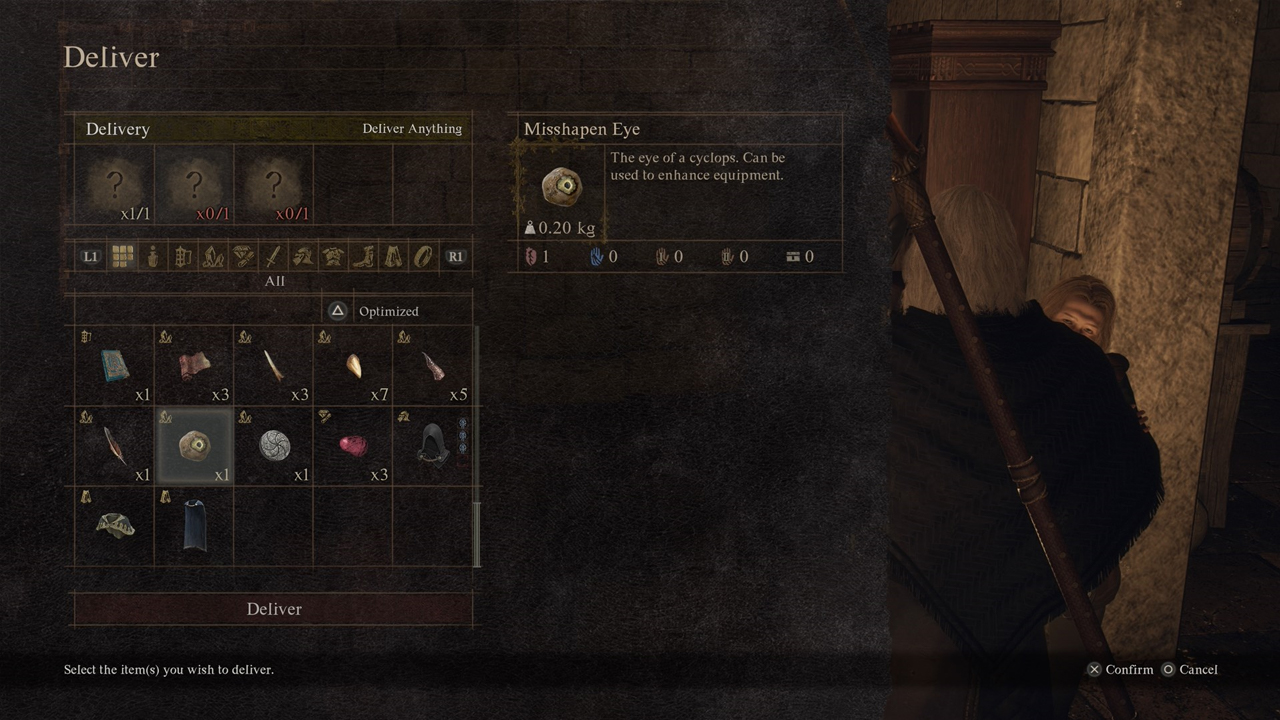1280x720 pixels.
Task: Choose the reddish feather quill item slot
Action: (x=114, y=446)
